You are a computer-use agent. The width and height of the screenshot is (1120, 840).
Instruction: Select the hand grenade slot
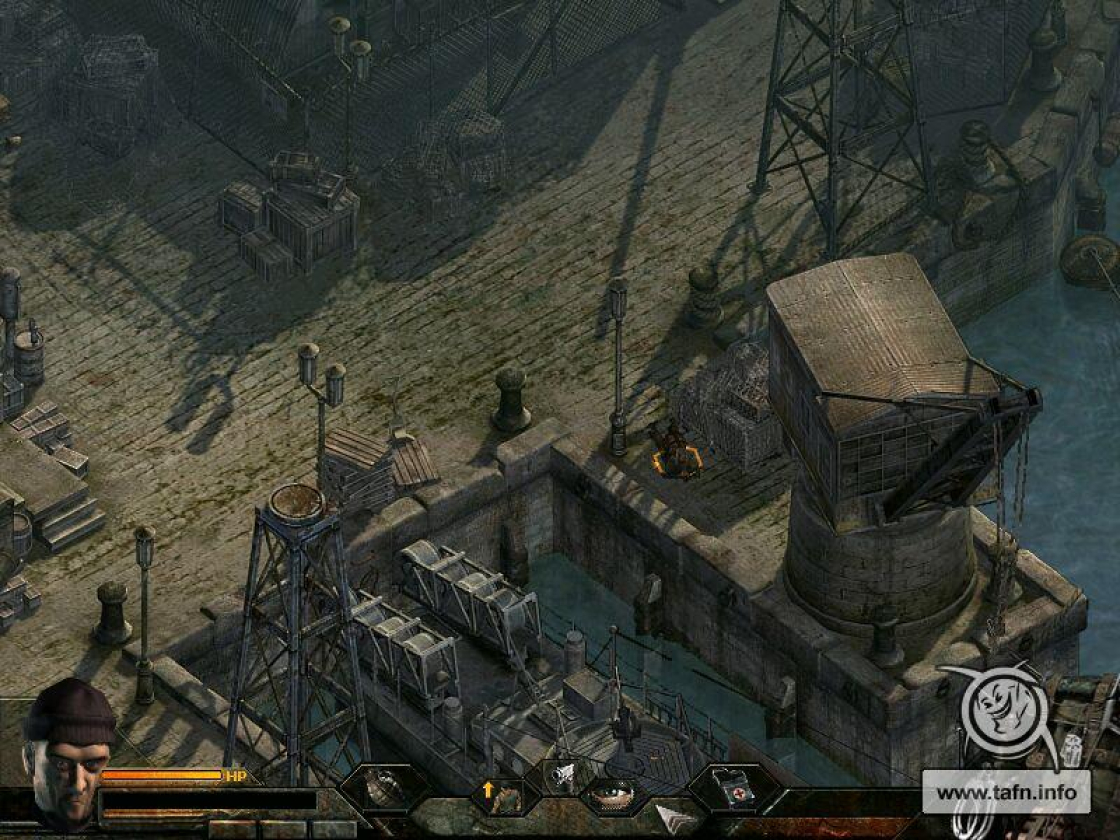(x=386, y=789)
